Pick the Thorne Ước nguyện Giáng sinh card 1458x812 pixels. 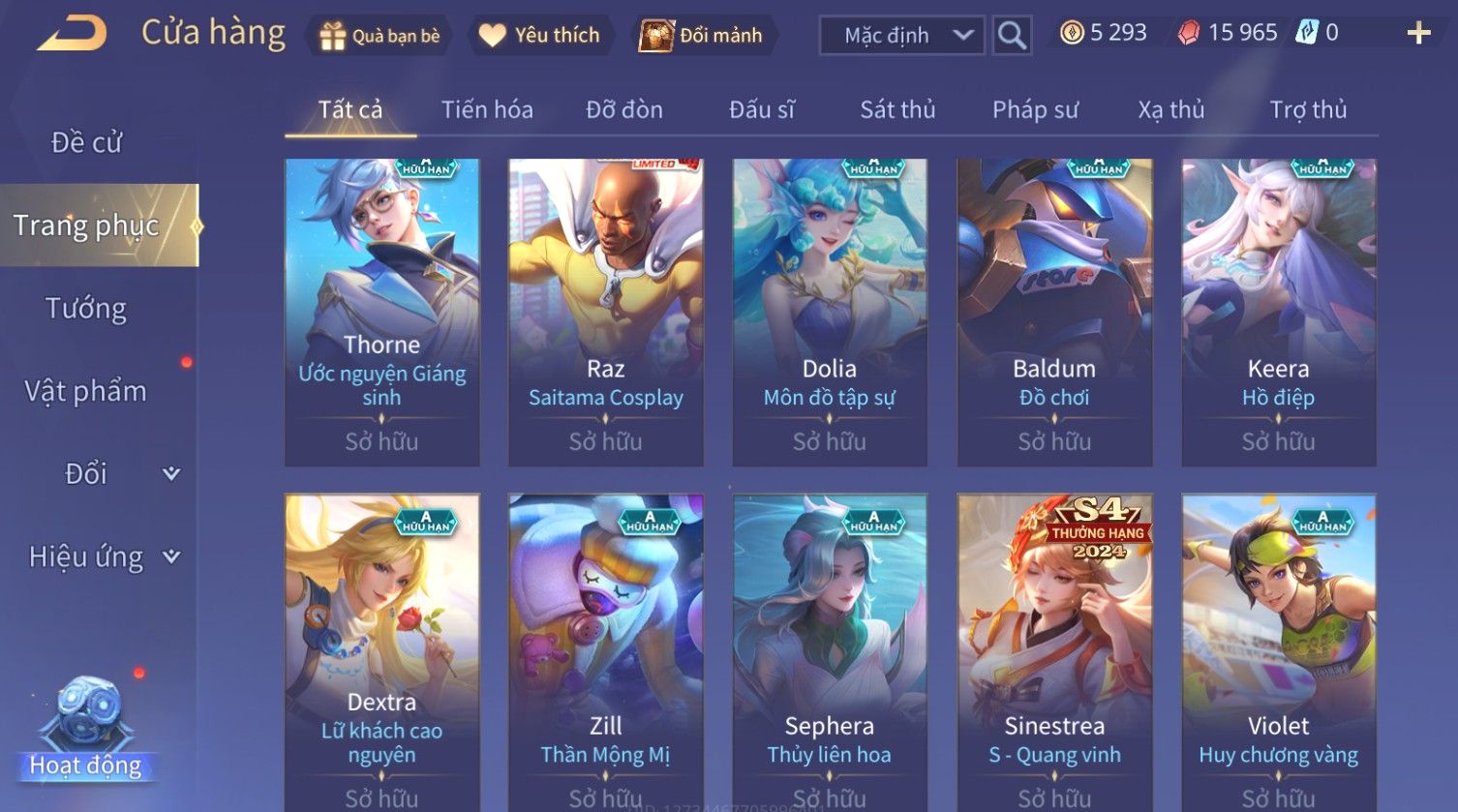[381, 312]
